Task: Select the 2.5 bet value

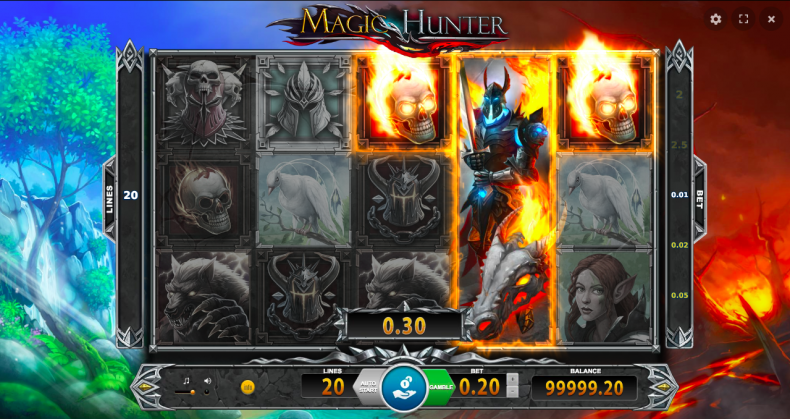Action: [x=679, y=145]
